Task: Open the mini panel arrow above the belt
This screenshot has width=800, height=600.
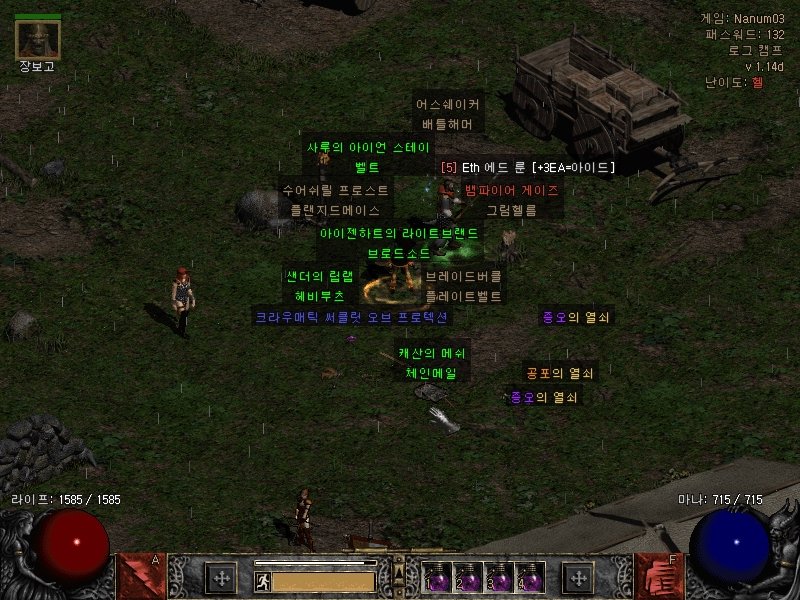Action: coord(399,571)
